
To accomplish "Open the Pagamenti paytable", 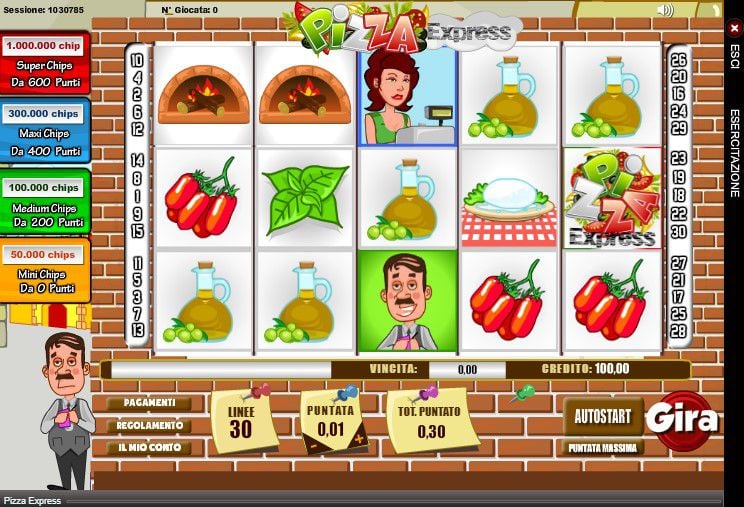I will (x=149, y=403).
